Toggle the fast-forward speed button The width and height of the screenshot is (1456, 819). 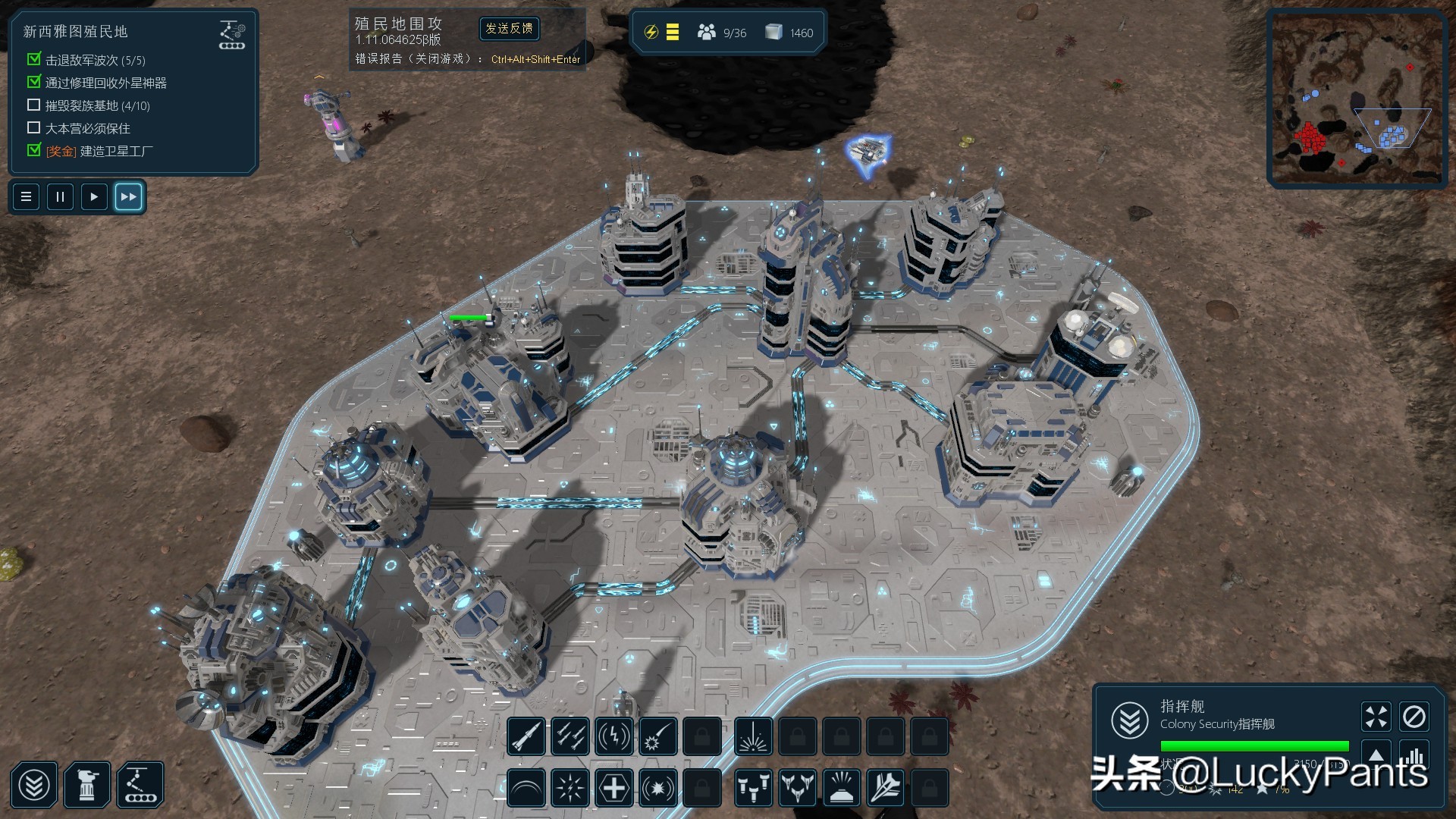pos(128,197)
